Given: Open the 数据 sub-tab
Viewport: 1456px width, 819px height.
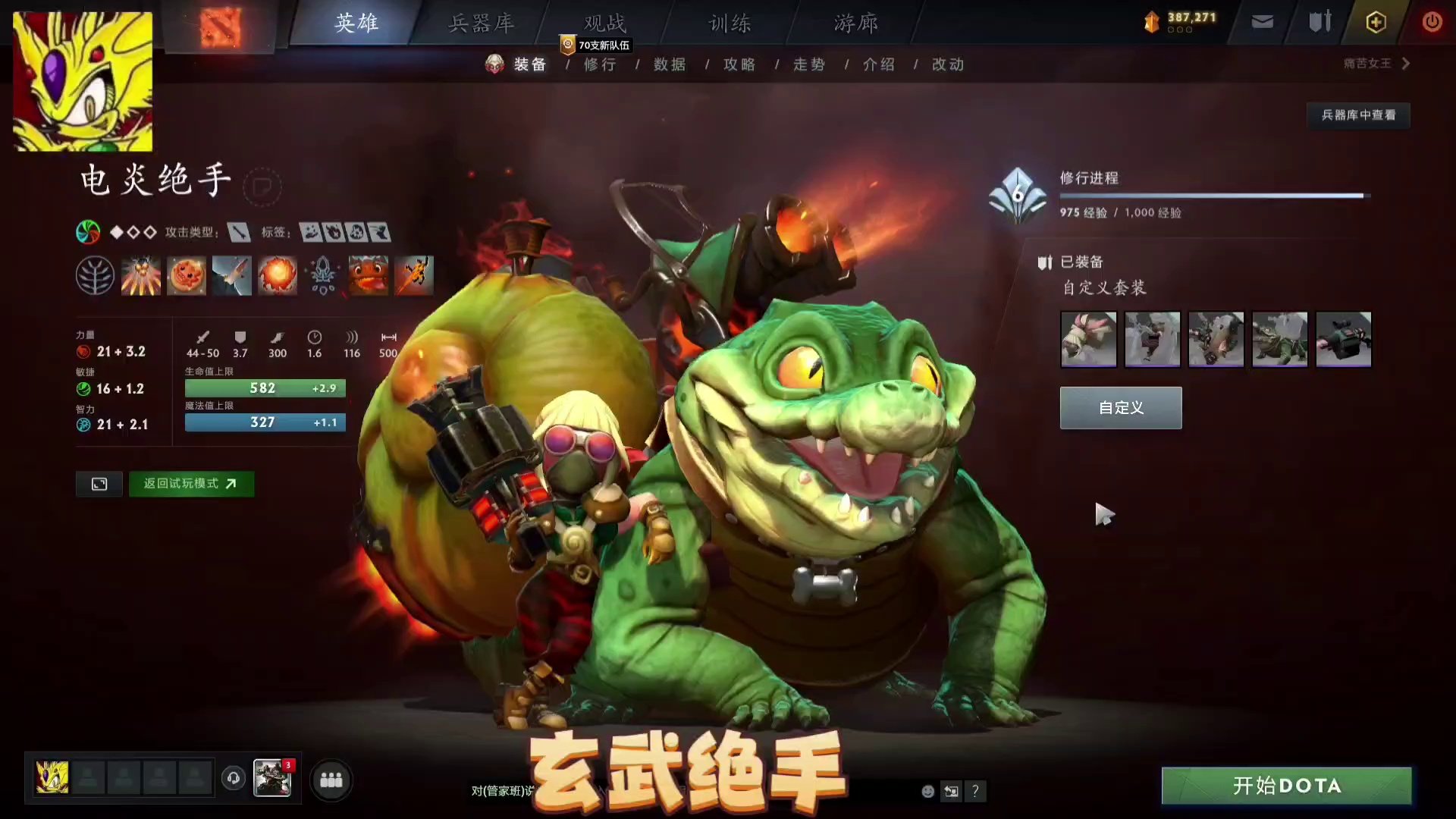Looking at the screenshot, I should click(667, 64).
